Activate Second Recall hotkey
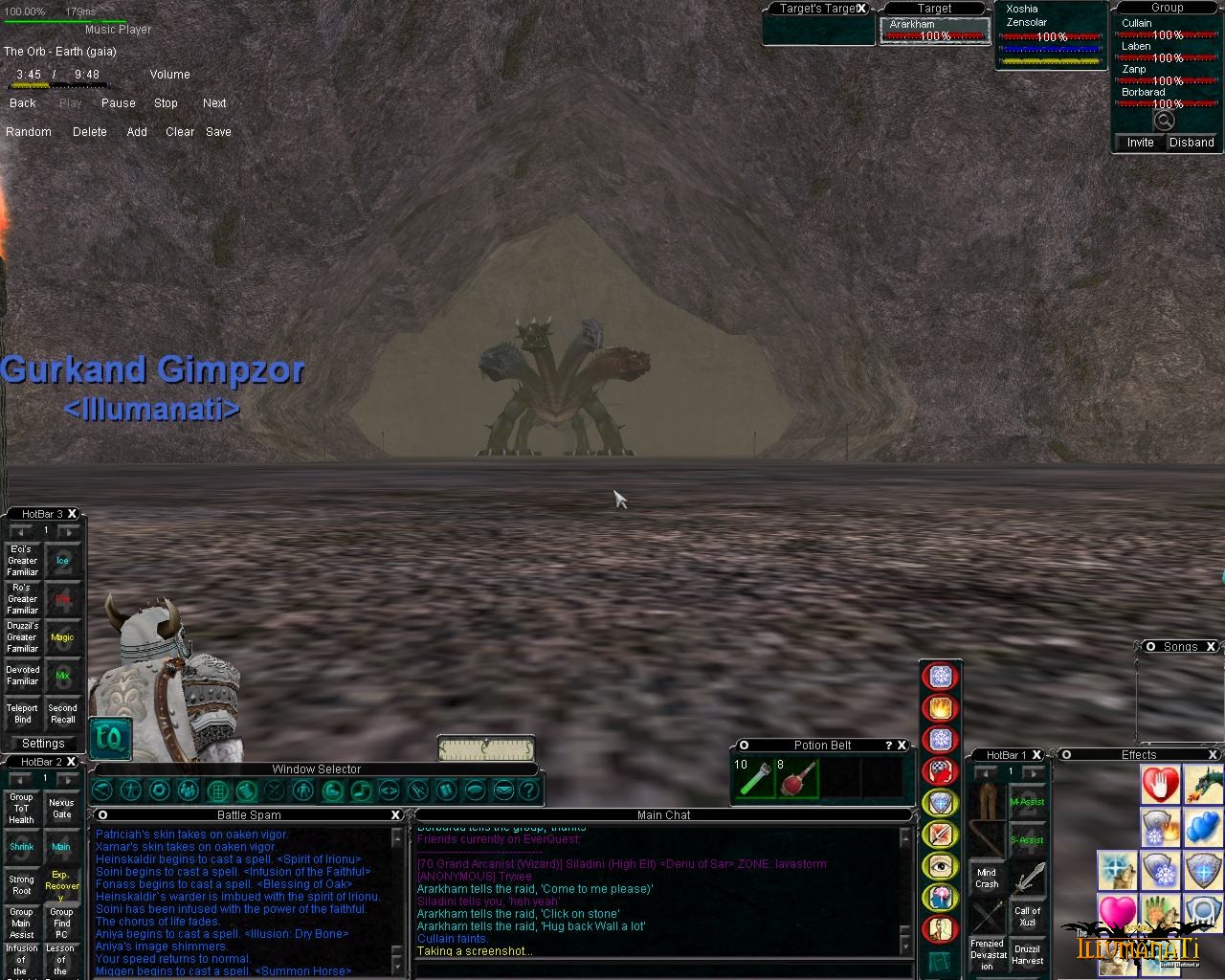Viewport: 1225px width, 980px height. pos(63,714)
